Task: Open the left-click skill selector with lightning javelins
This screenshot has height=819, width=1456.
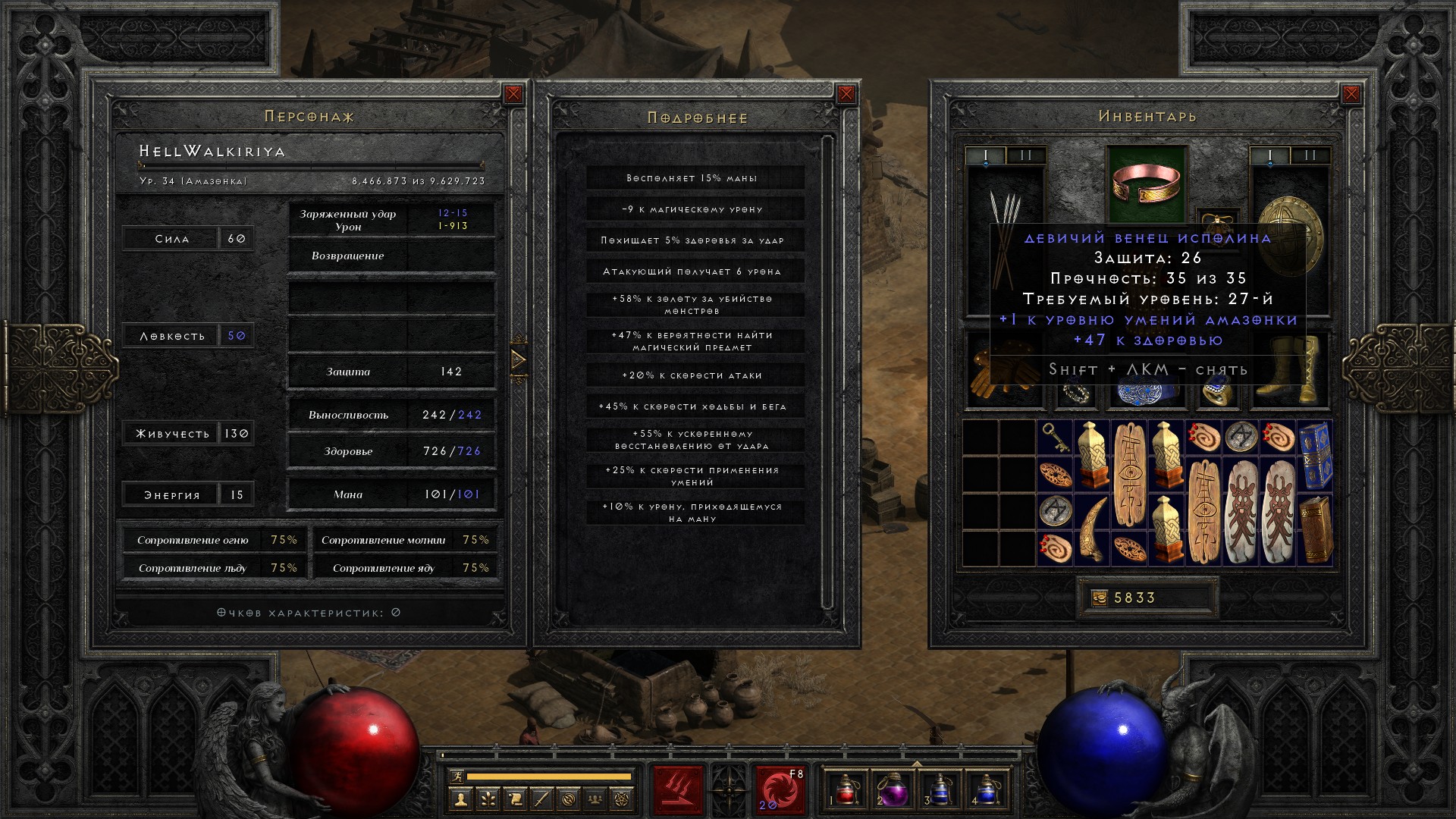Action: [x=678, y=789]
